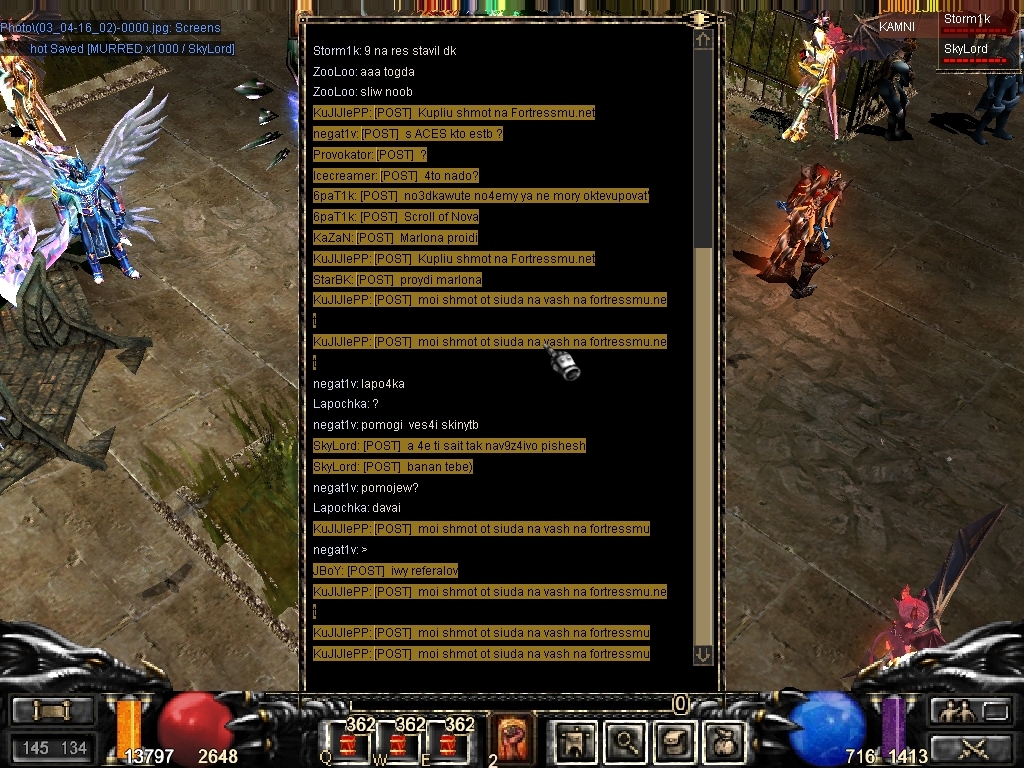Image resolution: width=1024 pixels, height=768 pixels.
Task: Click JBoY's post about referalov
Action: click(x=385, y=571)
